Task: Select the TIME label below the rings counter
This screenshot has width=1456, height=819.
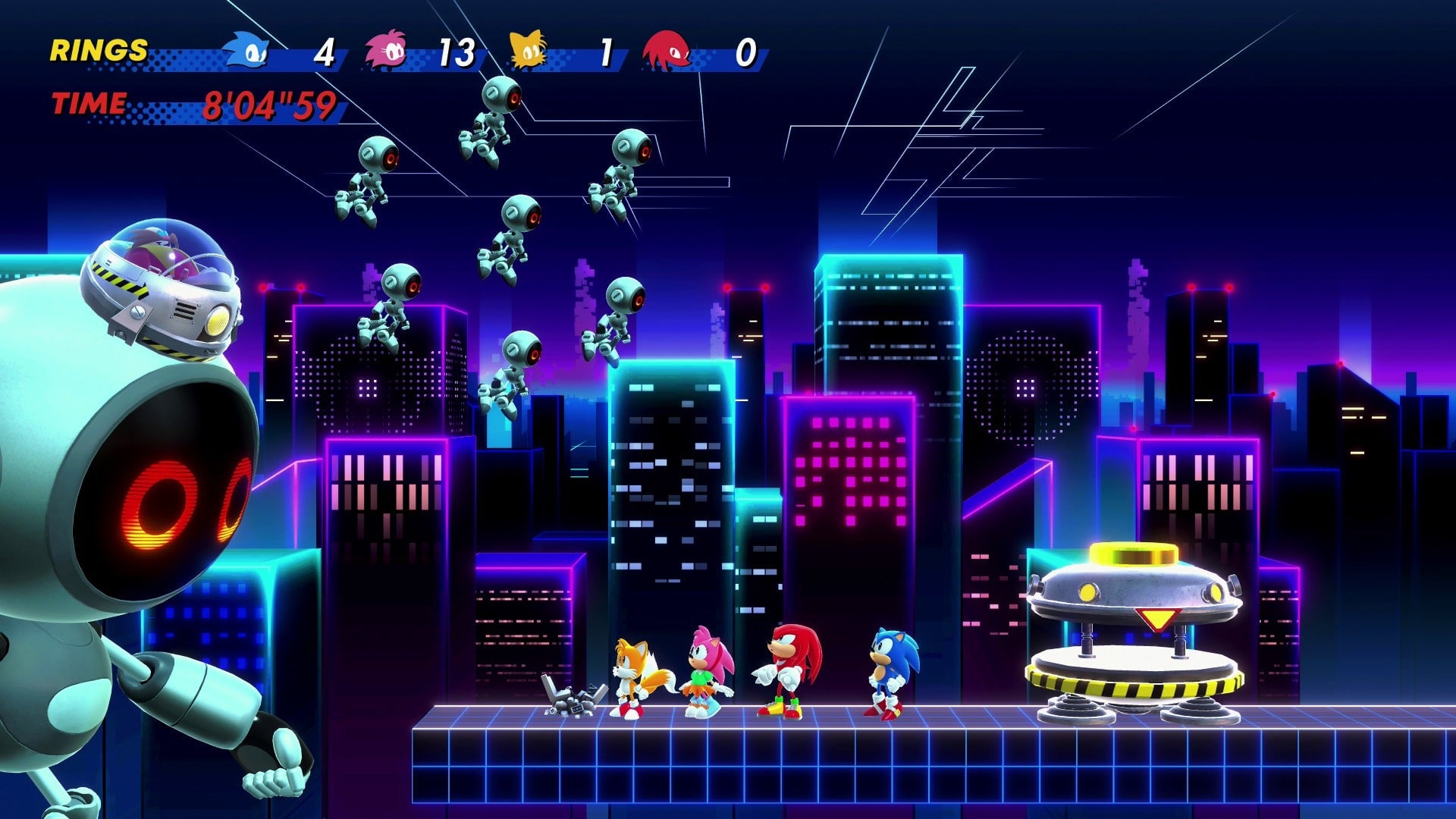Action: coord(89,104)
